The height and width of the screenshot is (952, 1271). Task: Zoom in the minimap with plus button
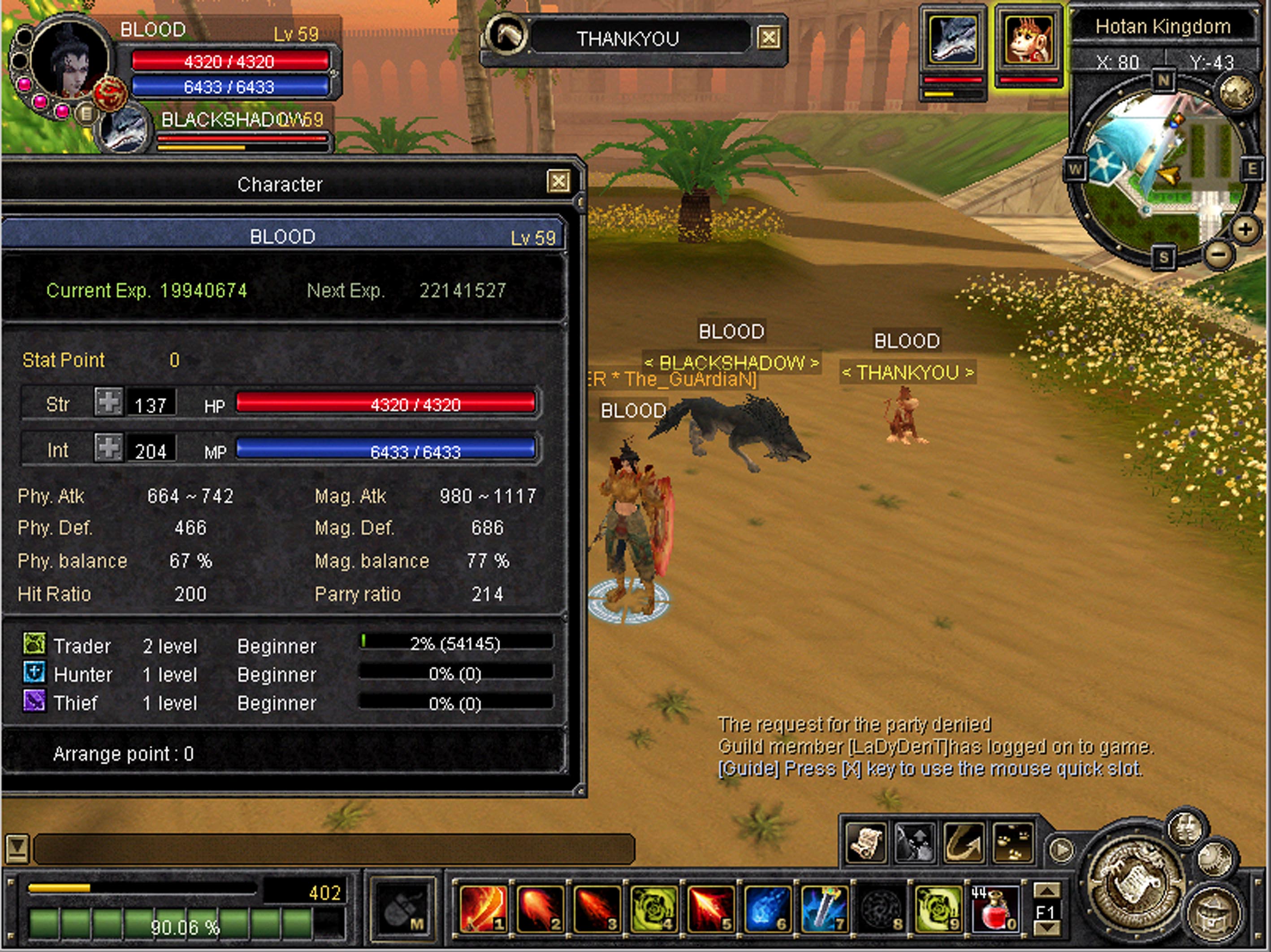pyautogui.click(x=1245, y=230)
